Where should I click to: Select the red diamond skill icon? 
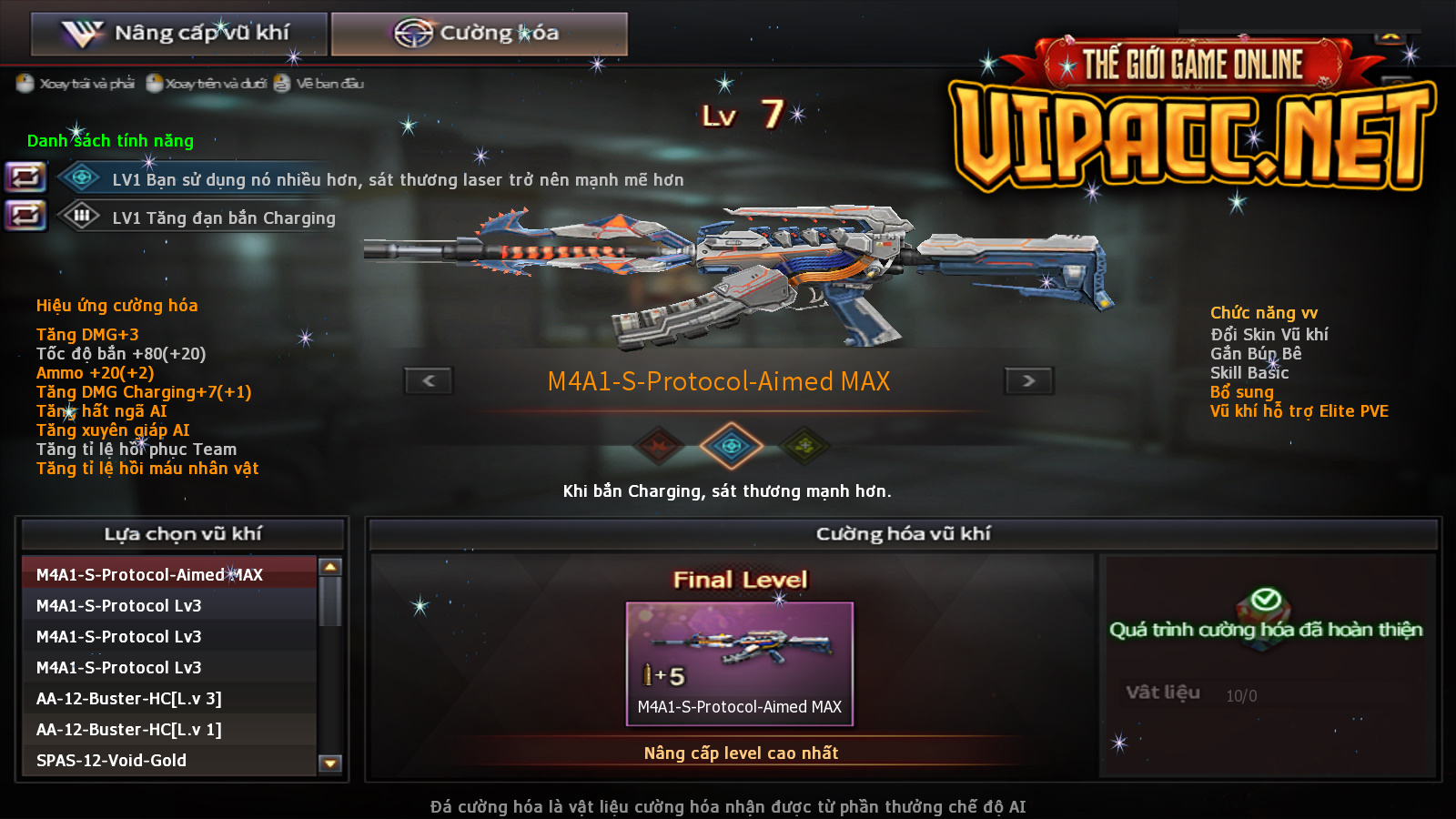click(x=659, y=445)
